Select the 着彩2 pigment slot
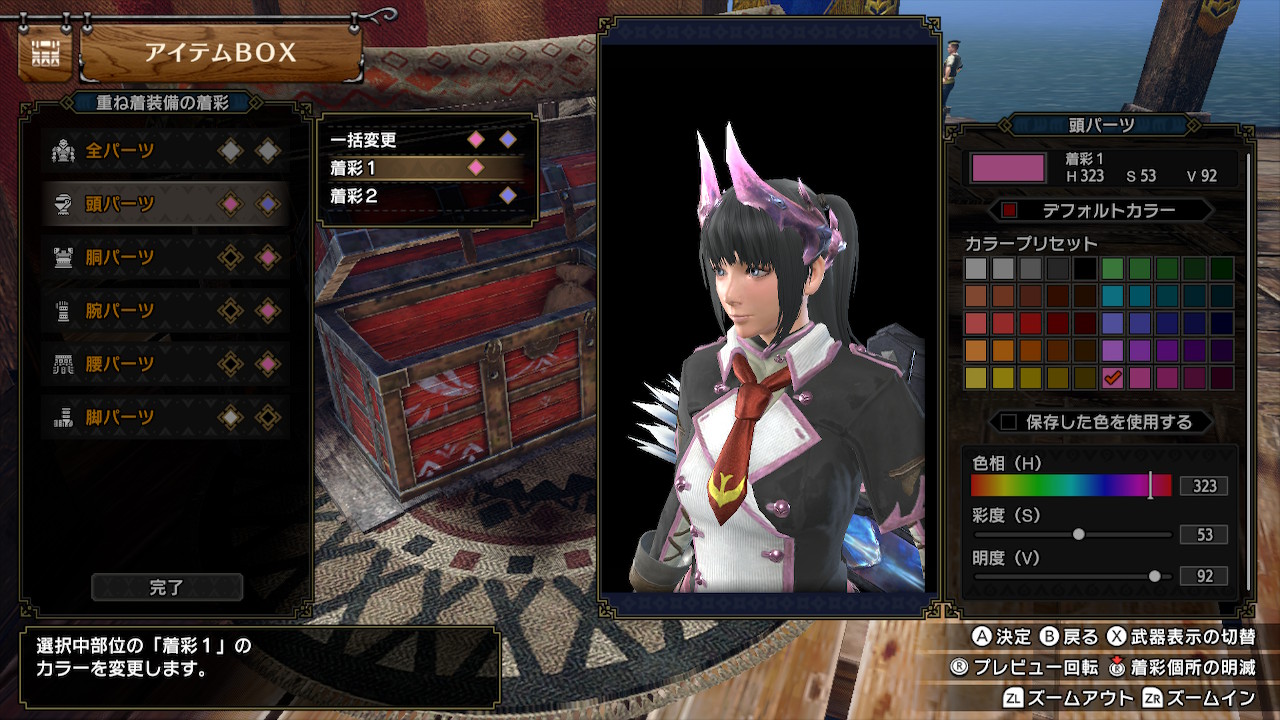 [400, 196]
